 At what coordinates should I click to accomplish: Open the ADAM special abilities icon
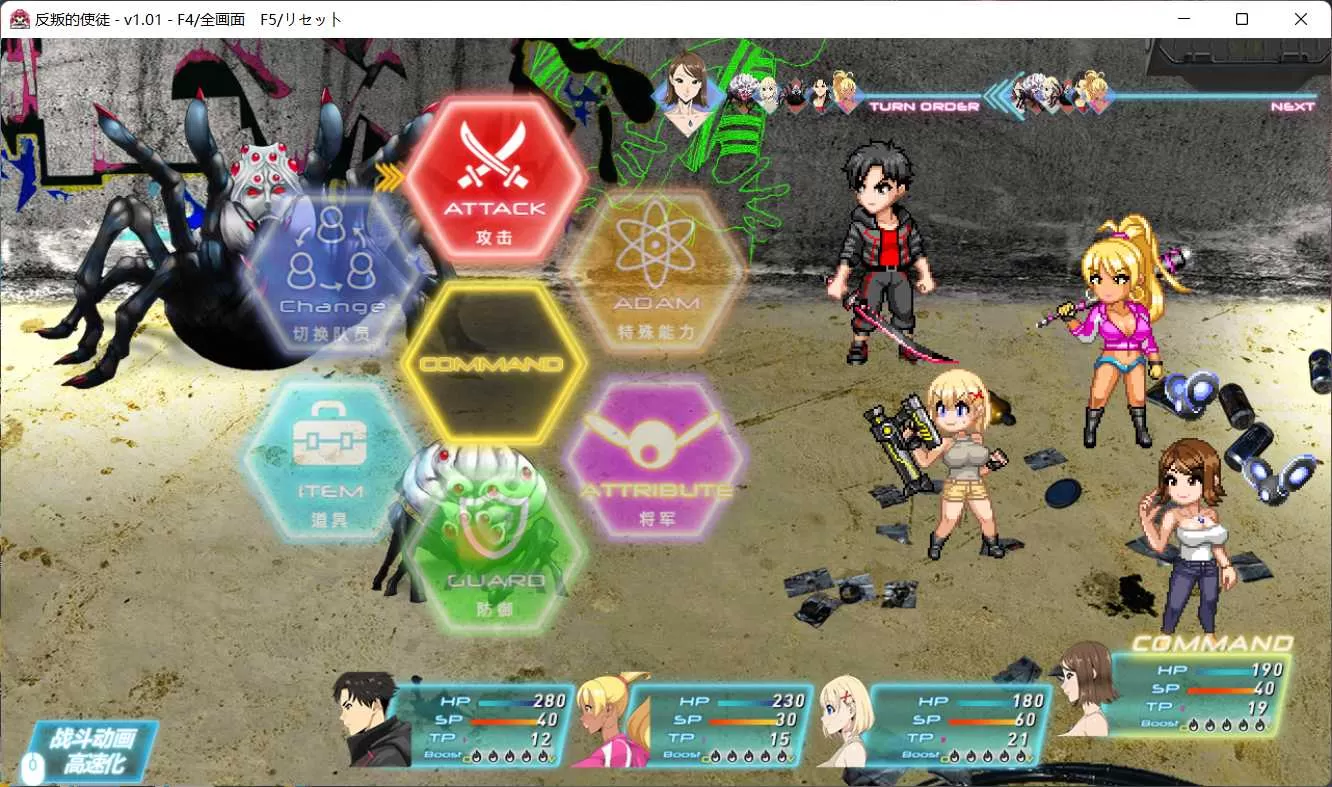[x=655, y=270]
